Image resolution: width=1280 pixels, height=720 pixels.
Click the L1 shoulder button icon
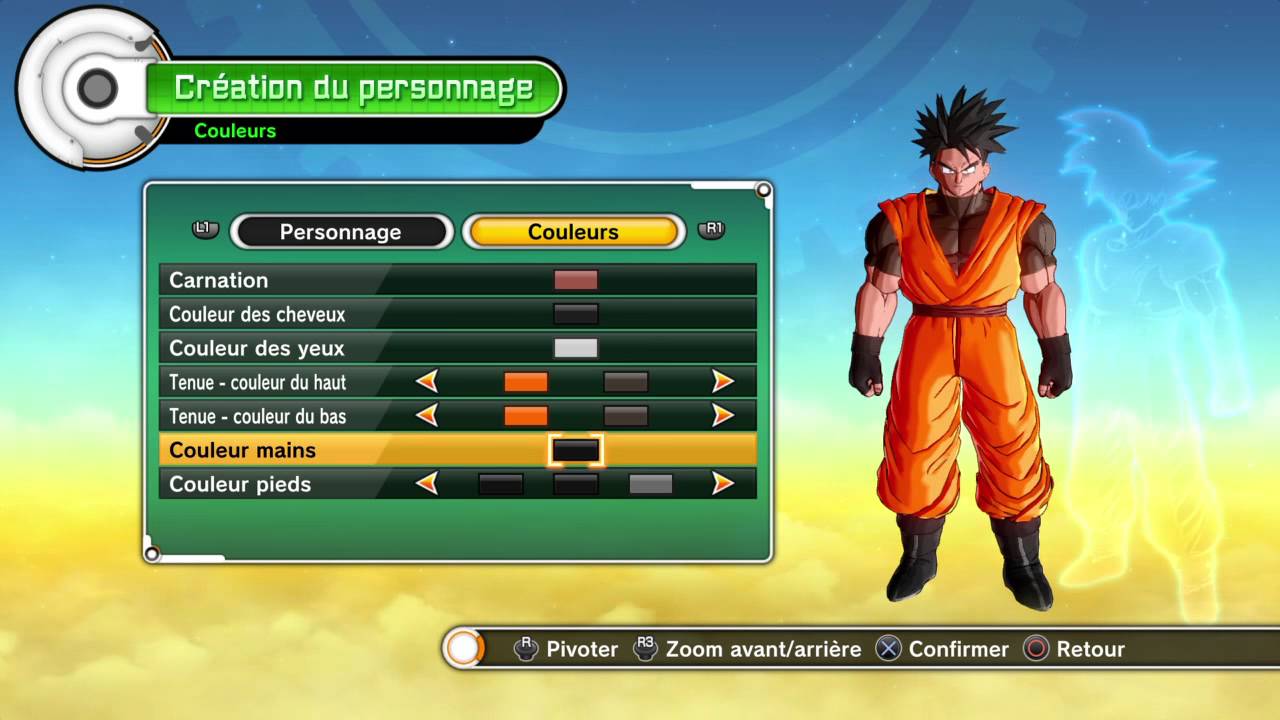(x=204, y=229)
